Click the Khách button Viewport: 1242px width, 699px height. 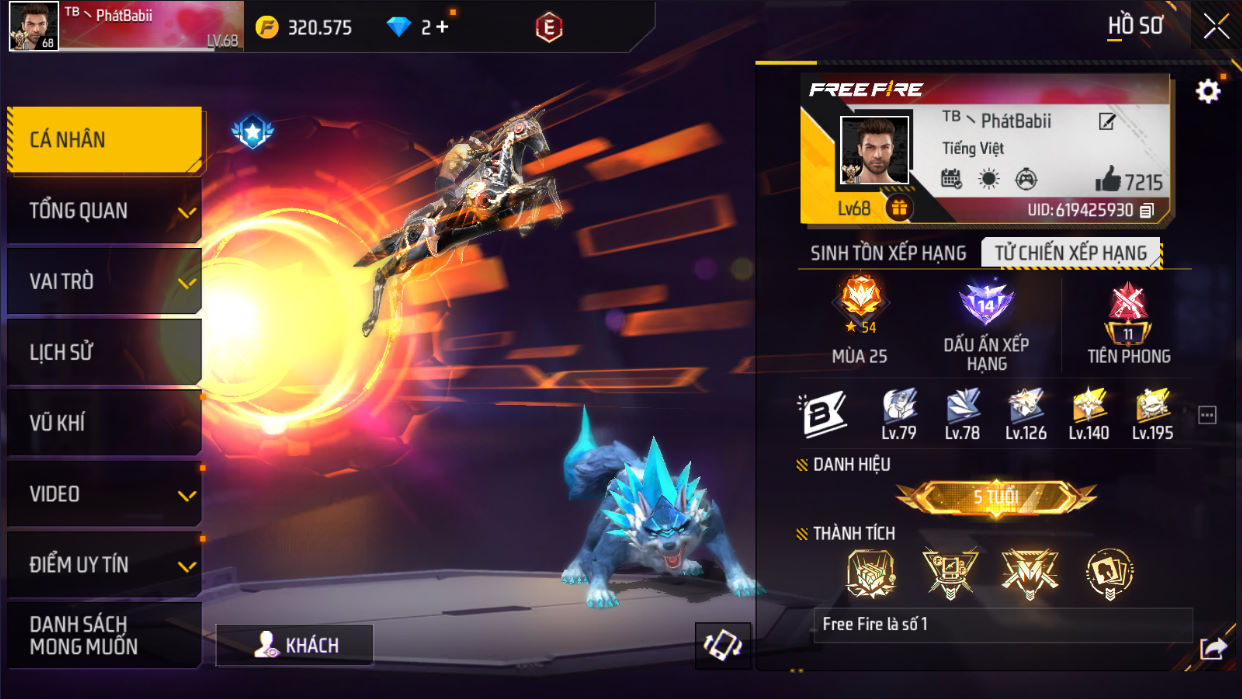click(x=295, y=646)
